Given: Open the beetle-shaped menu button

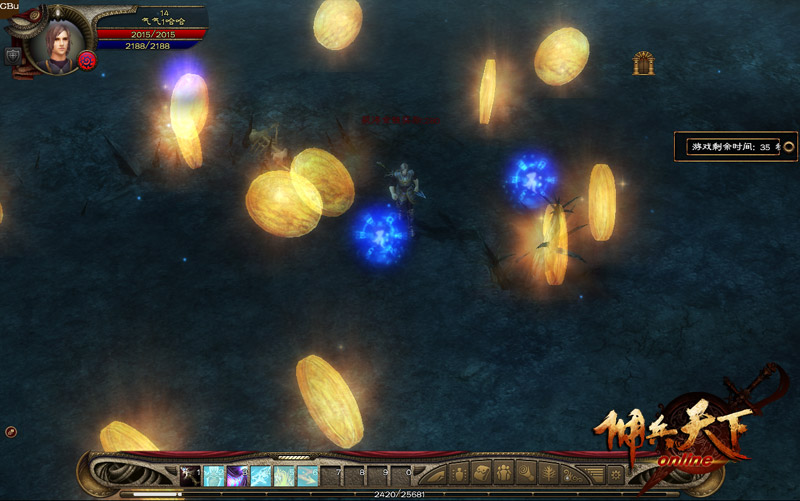Looking at the screenshot, I should (x=462, y=474).
